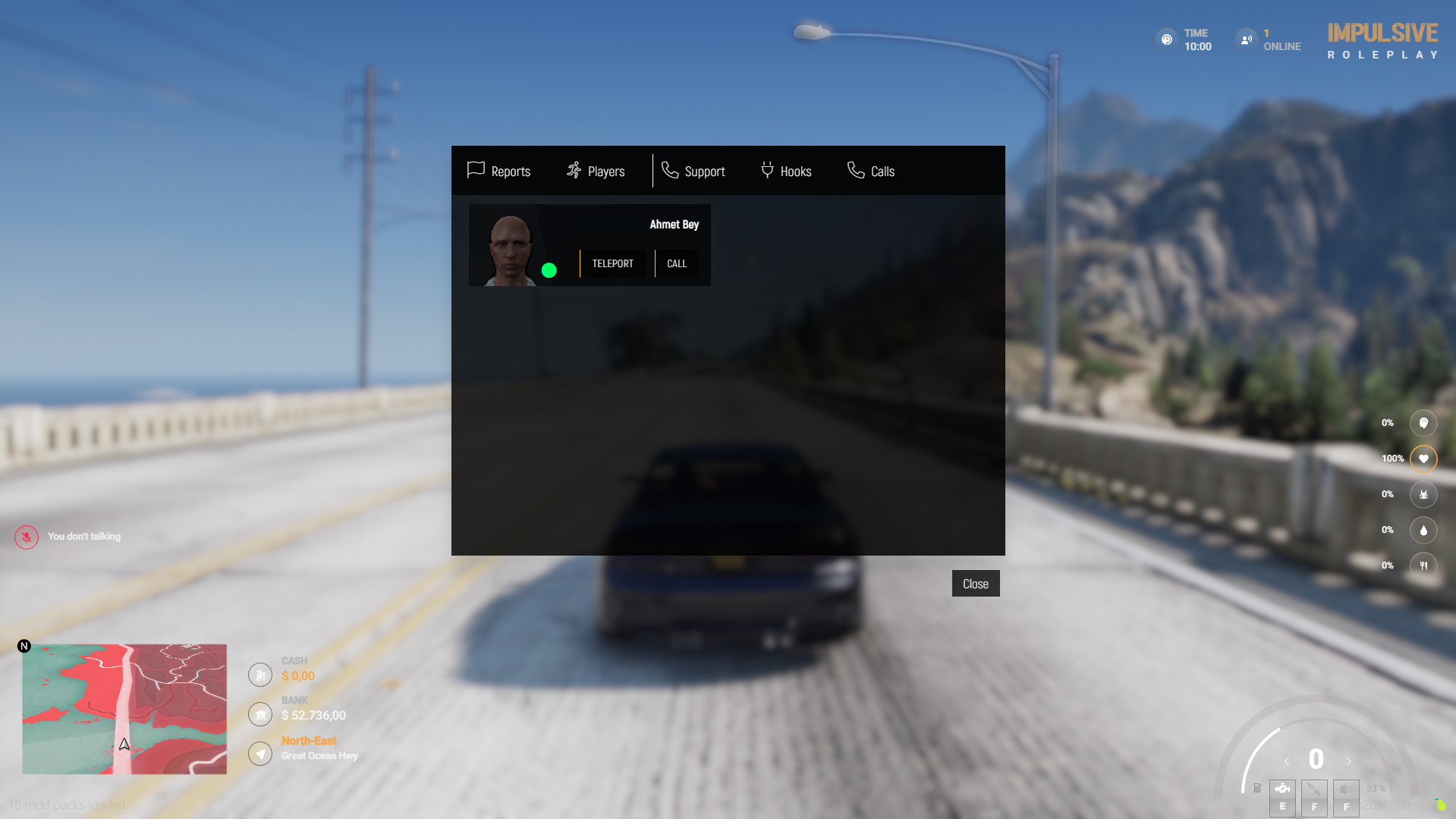This screenshot has height=819, width=1456.
Task: Call Ahmet Bey
Action: 676,263
